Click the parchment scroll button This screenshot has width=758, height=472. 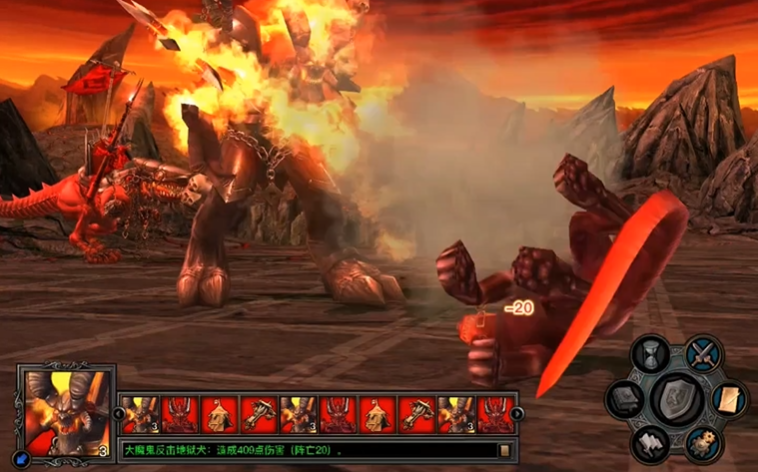(729, 399)
